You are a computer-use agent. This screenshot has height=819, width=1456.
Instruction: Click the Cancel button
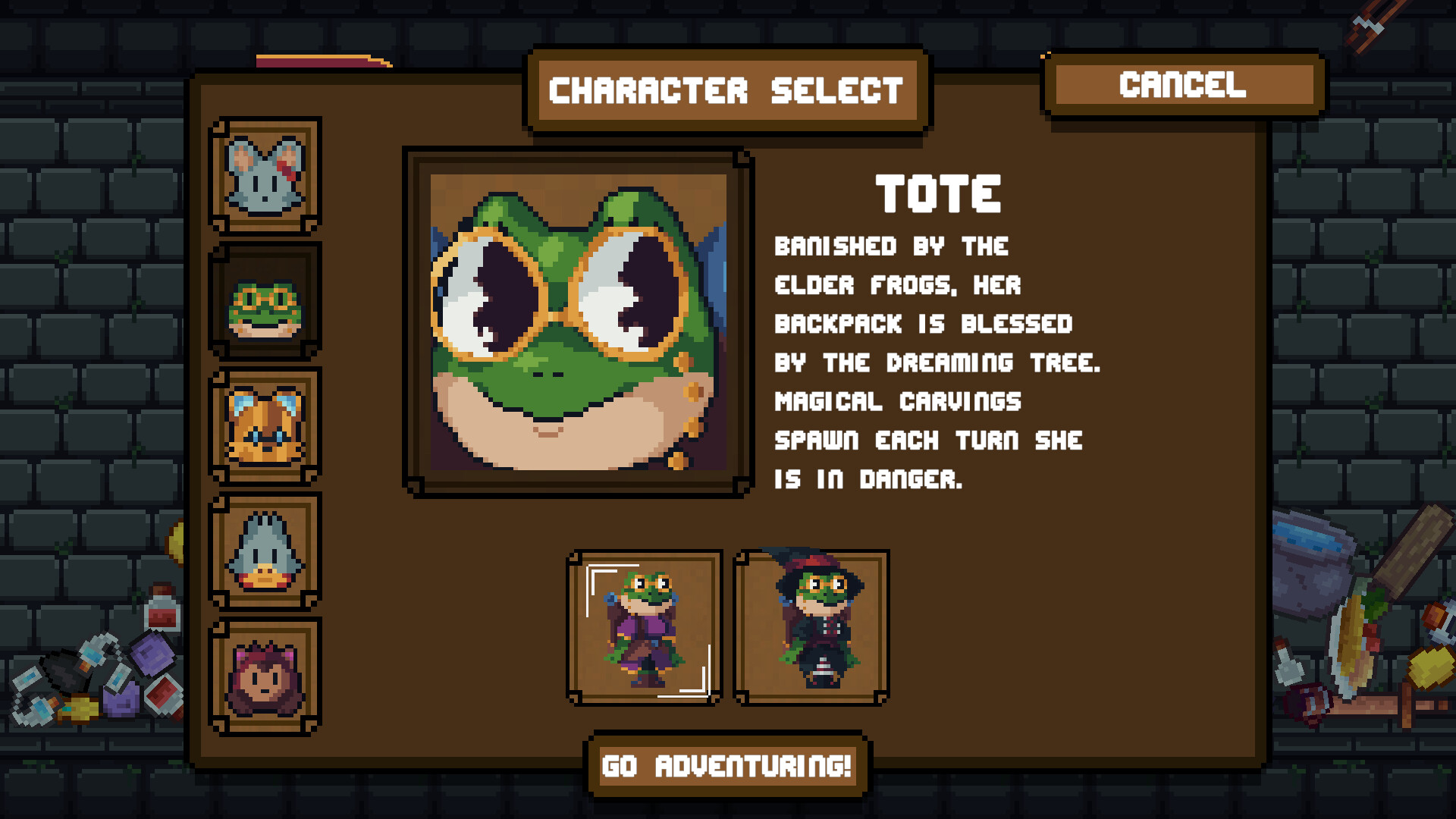click(1181, 86)
